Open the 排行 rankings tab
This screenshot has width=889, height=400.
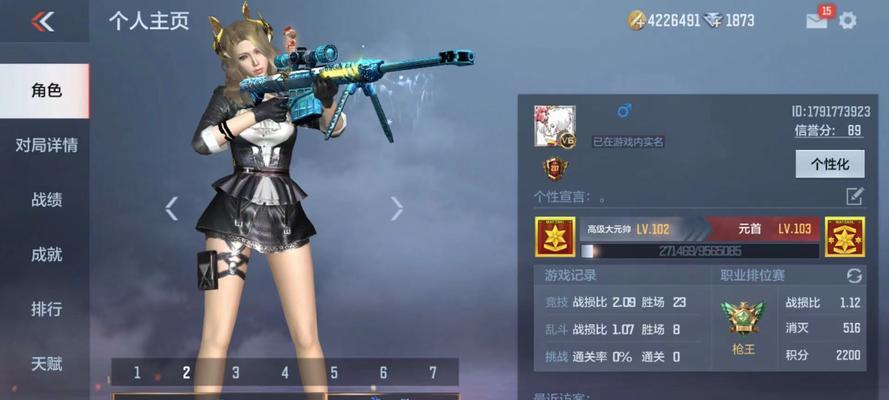click(x=46, y=309)
